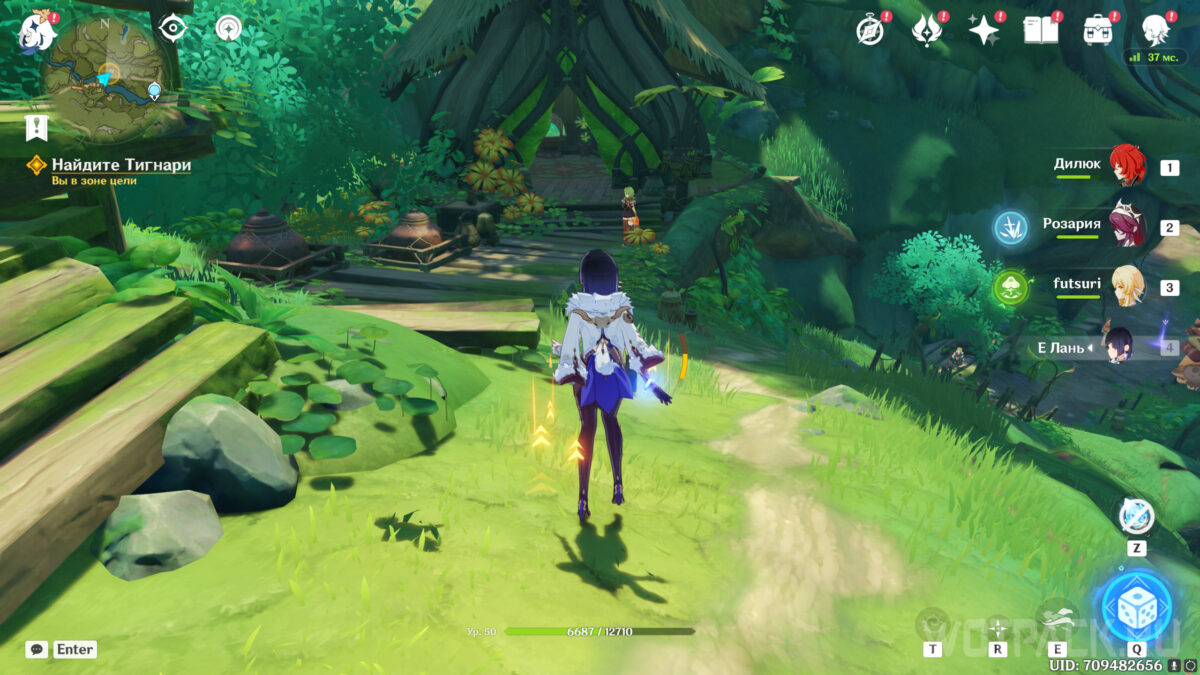Select the Найдите Тигнари quest tracker
This screenshot has width=1200, height=675.
tap(120, 165)
